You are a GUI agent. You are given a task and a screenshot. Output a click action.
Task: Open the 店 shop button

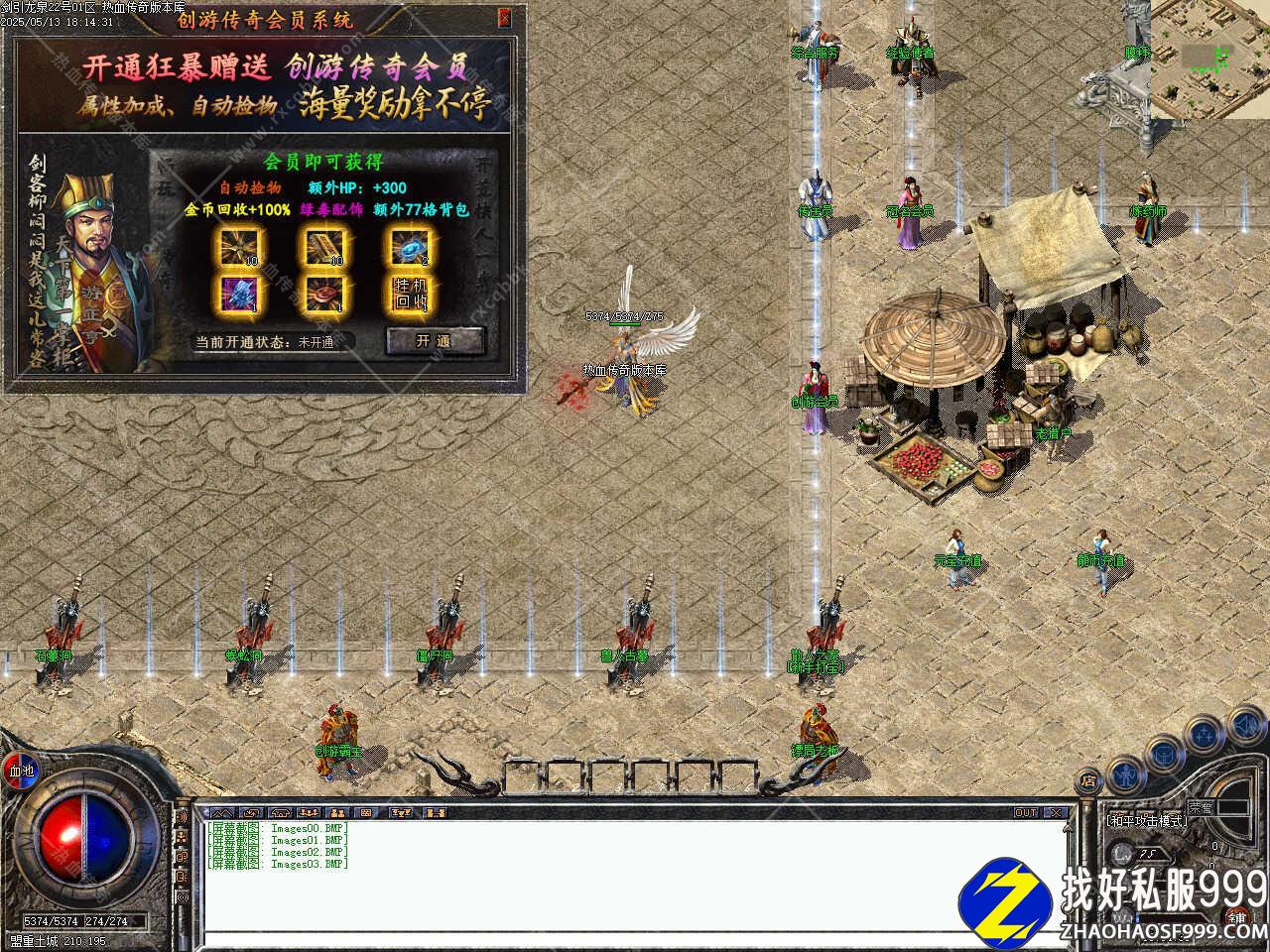tap(1088, 781)
